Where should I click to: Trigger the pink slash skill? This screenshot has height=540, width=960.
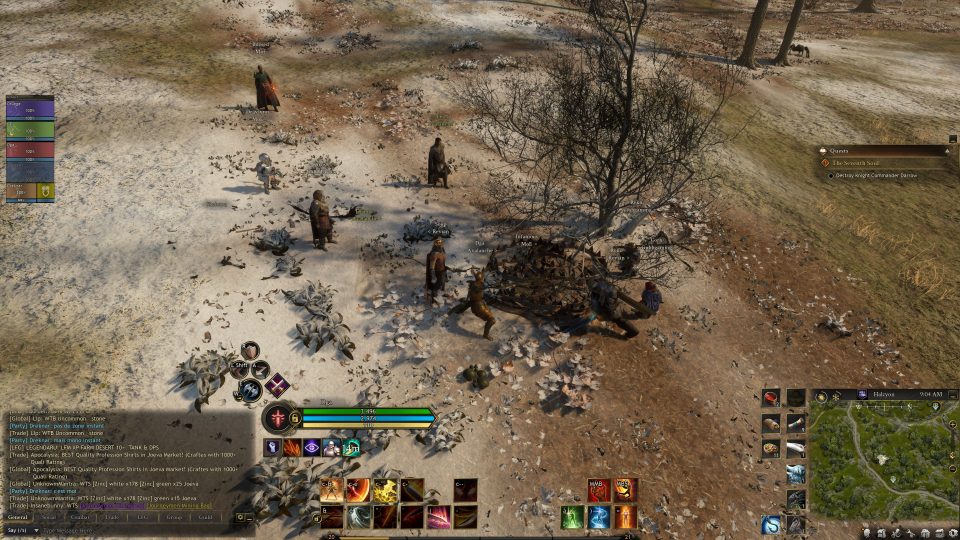(x=438, y=517)
